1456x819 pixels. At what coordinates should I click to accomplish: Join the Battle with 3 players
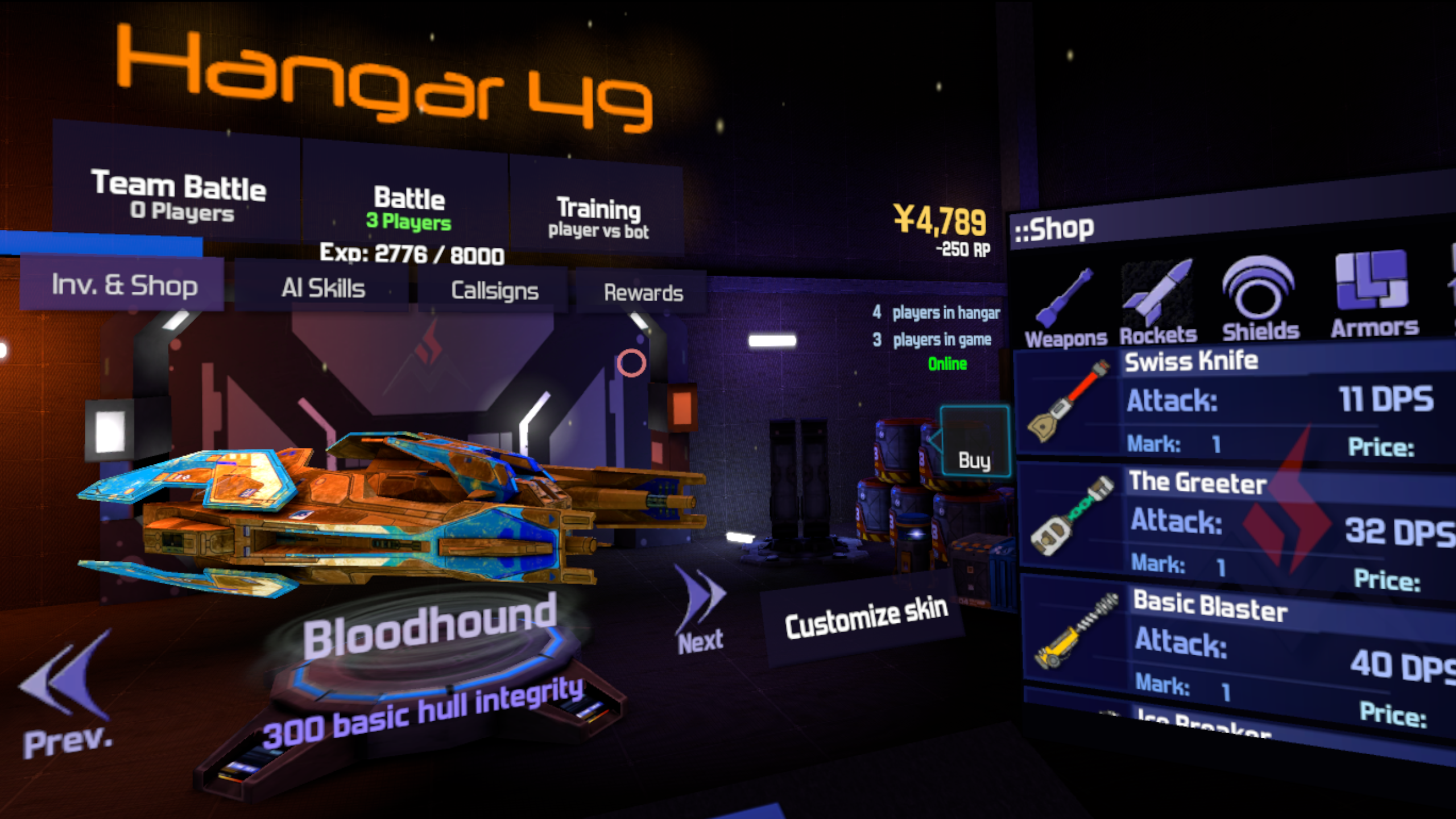408,208
